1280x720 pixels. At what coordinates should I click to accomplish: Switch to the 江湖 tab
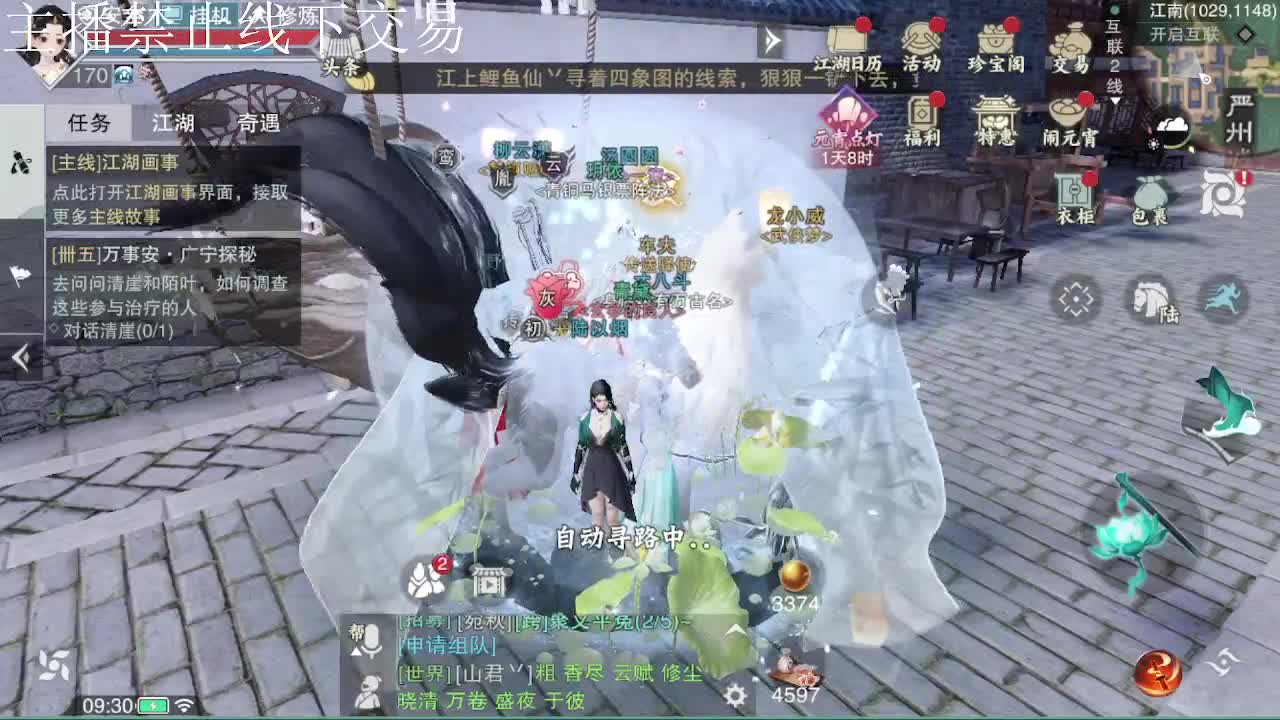tap(170, 123)
